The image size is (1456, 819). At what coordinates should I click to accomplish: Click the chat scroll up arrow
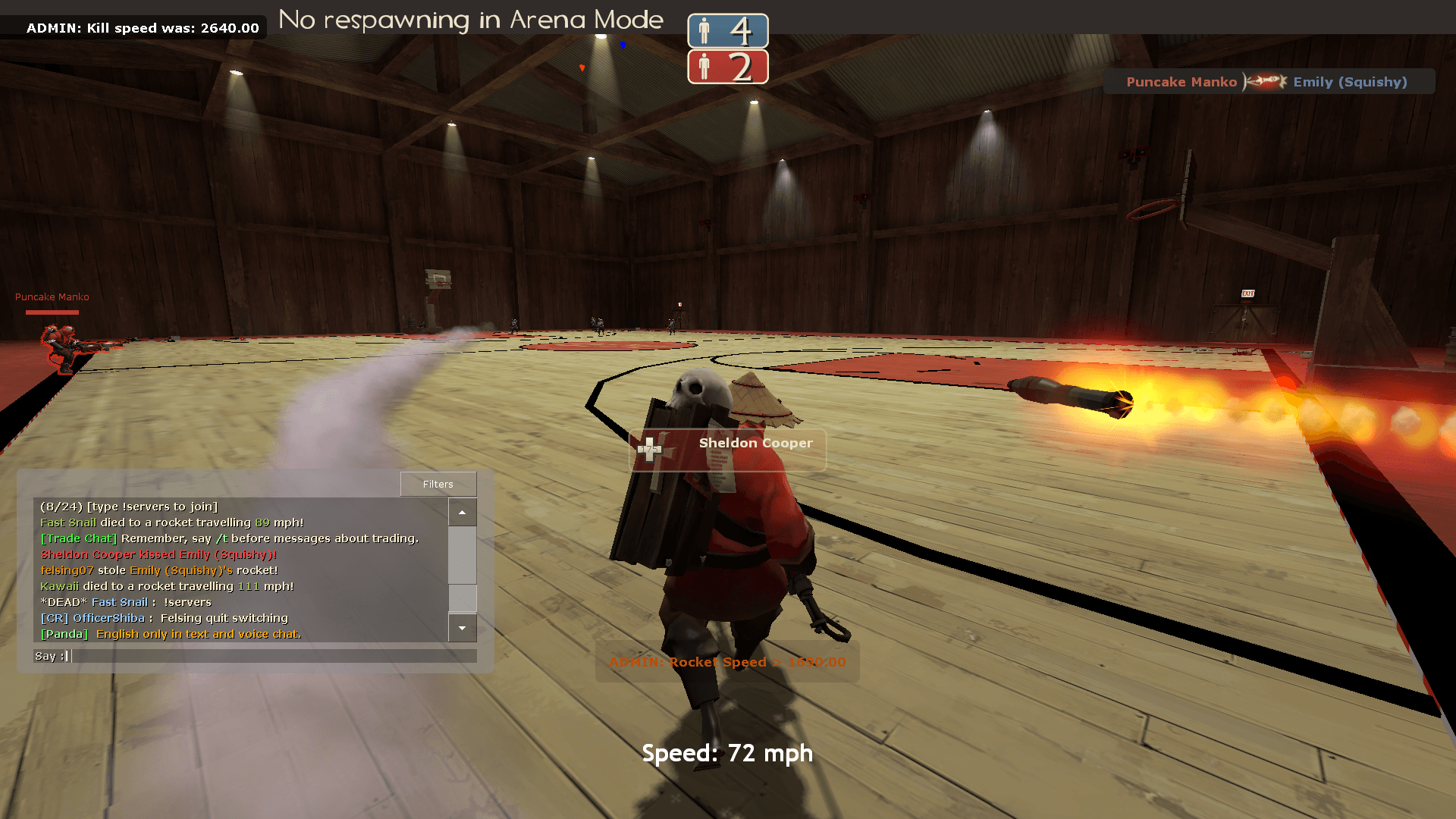tap(462, 513)
